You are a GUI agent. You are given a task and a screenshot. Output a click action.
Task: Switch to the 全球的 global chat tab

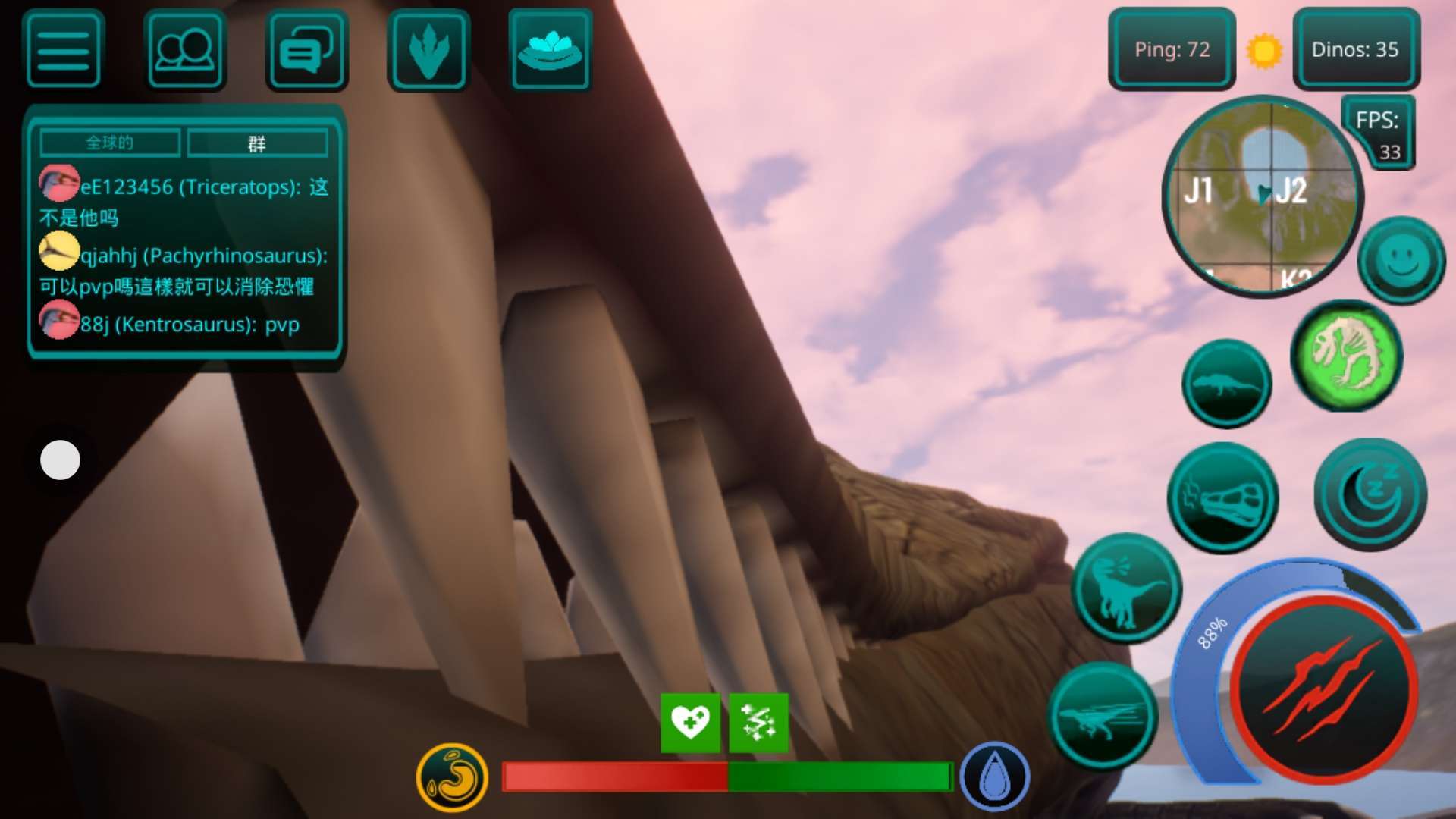(x=110, y=143)
